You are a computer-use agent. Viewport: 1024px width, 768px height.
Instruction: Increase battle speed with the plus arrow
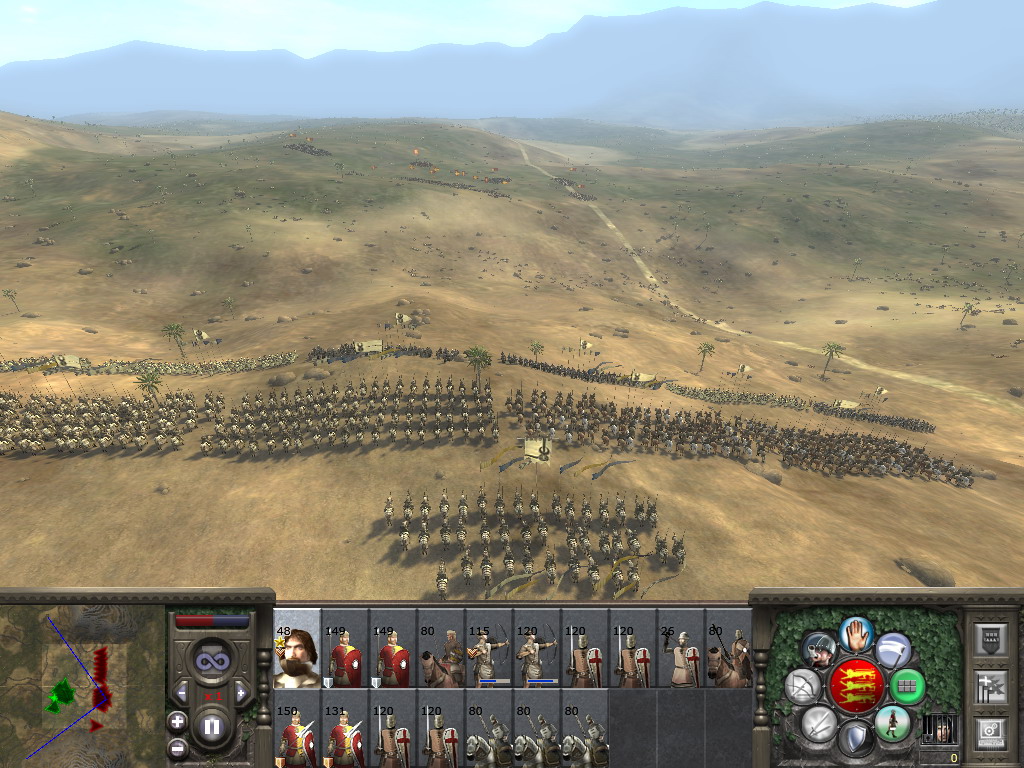241,692
